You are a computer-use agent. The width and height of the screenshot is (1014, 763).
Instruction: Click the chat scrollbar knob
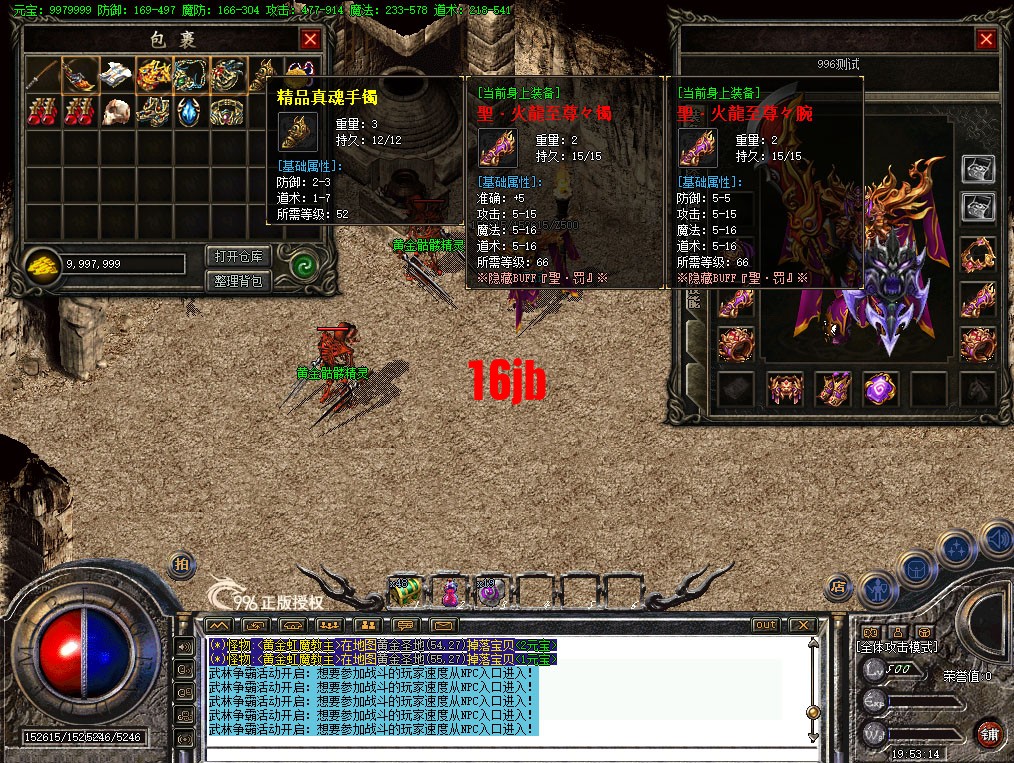pos(813,711)
